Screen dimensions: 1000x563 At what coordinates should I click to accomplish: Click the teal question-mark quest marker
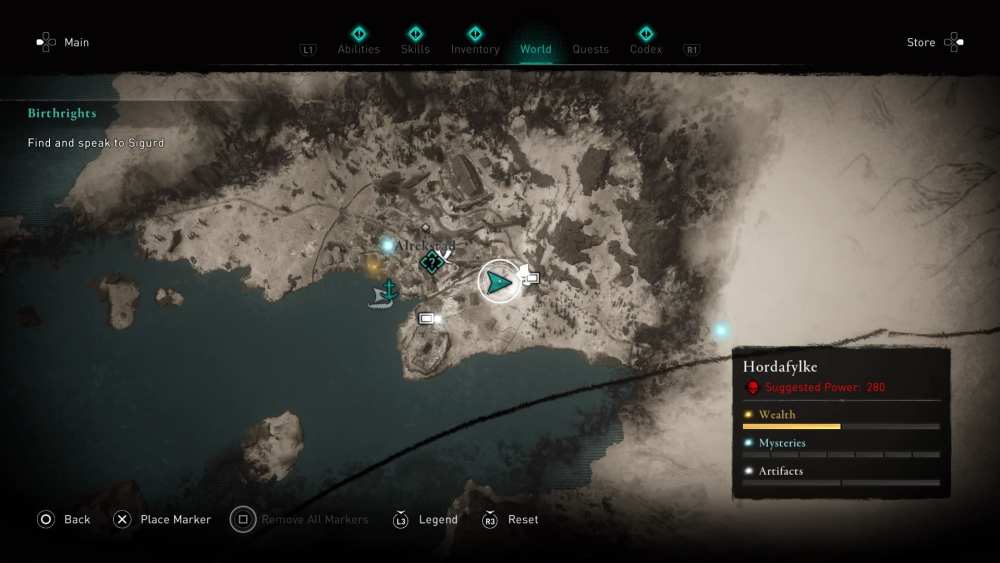[432, 263]
